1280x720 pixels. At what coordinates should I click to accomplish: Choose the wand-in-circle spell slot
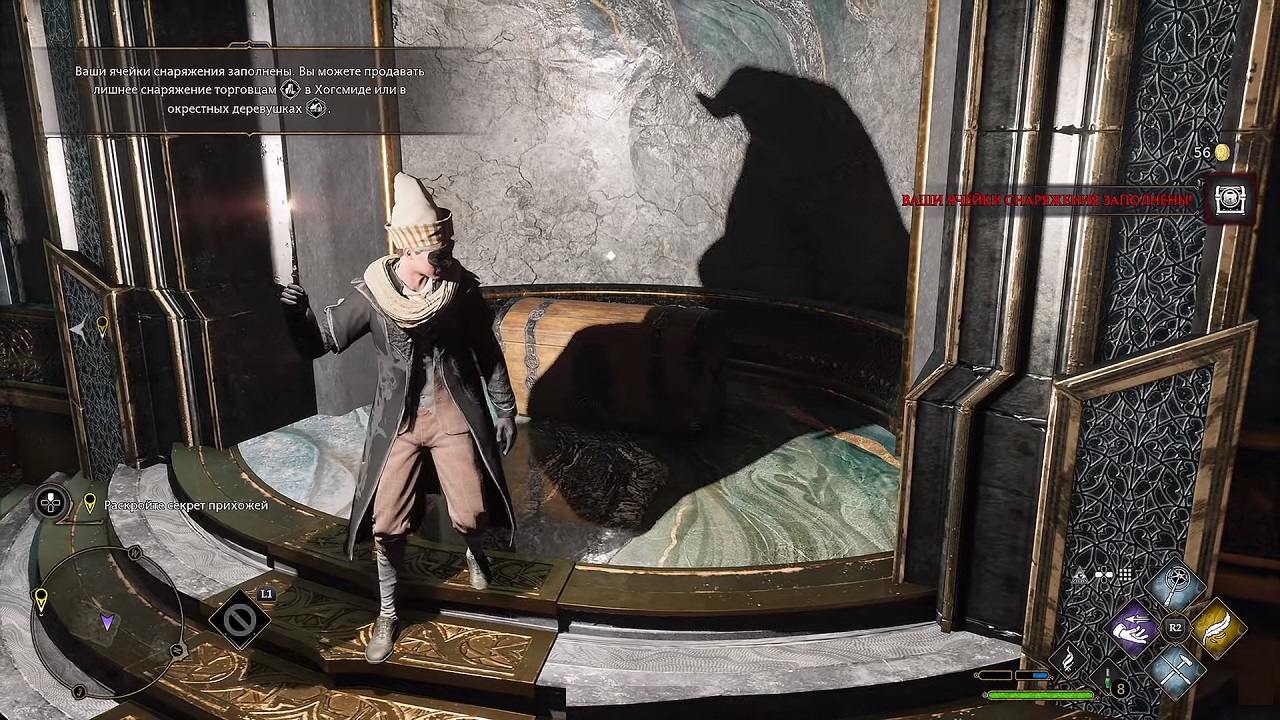click(x=1177, y=588)
